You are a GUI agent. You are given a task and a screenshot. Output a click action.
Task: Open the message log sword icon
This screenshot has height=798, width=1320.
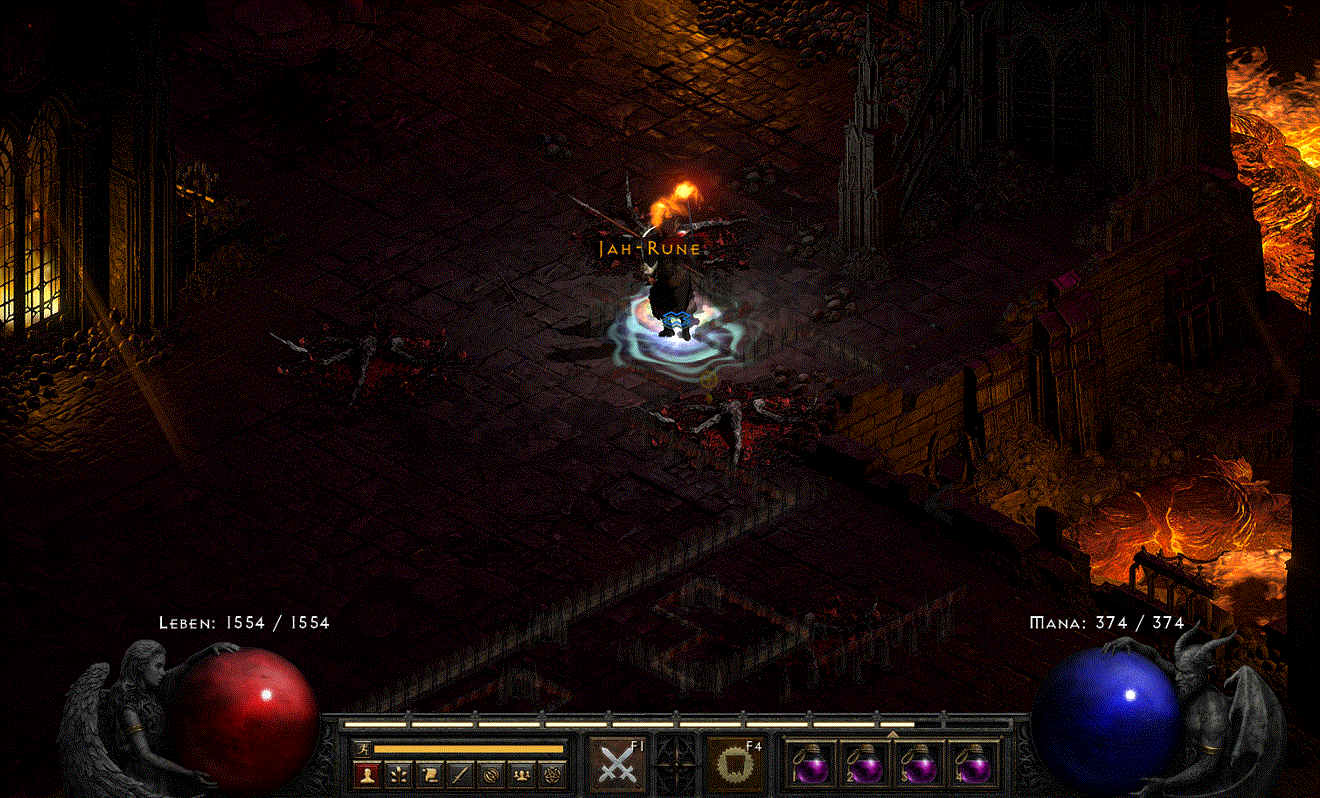(459, 775)
